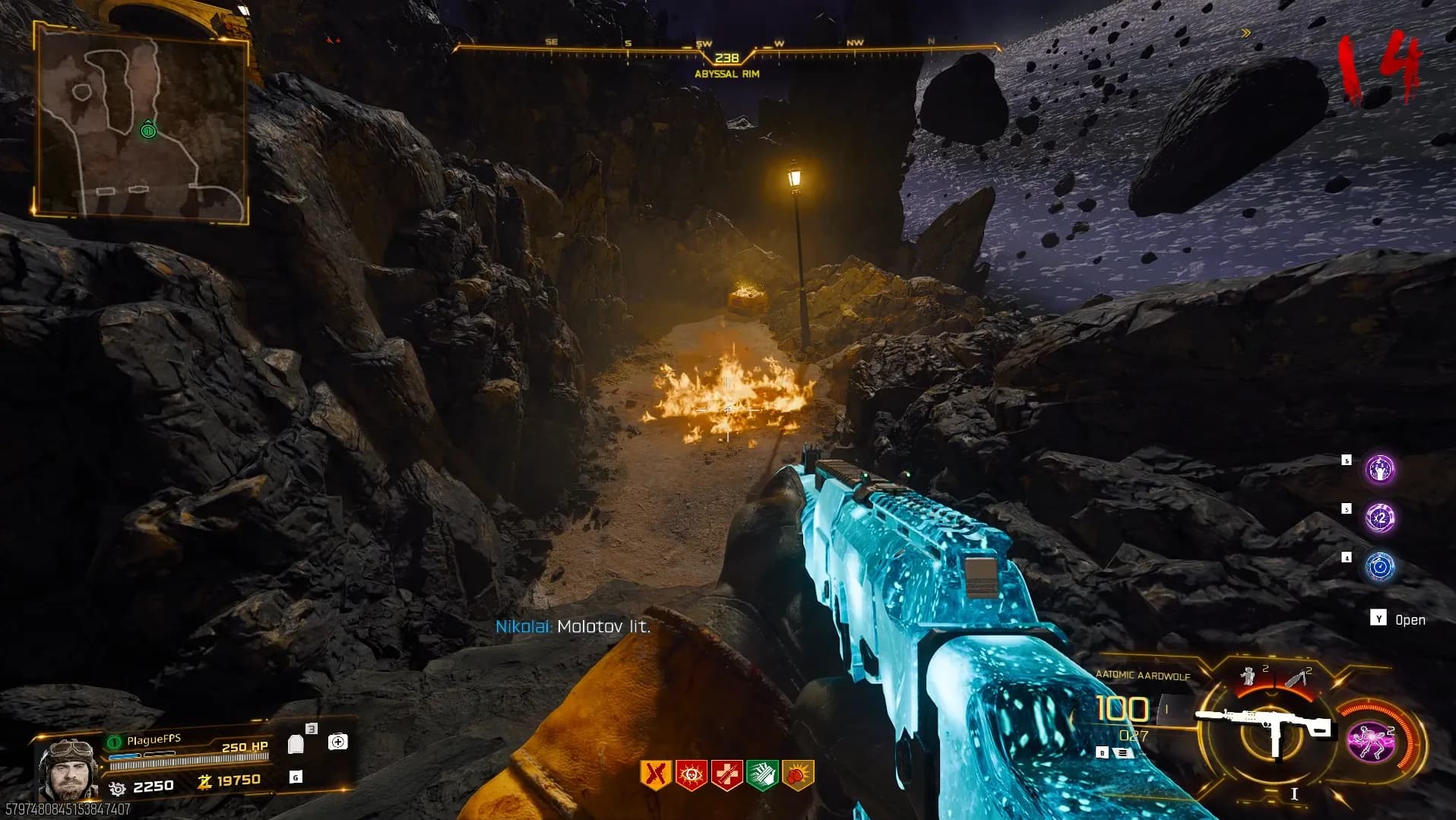Click the Nikolai character portrait
The height and width of the screenshot is (820, 1456).
(x=68, y=768)
